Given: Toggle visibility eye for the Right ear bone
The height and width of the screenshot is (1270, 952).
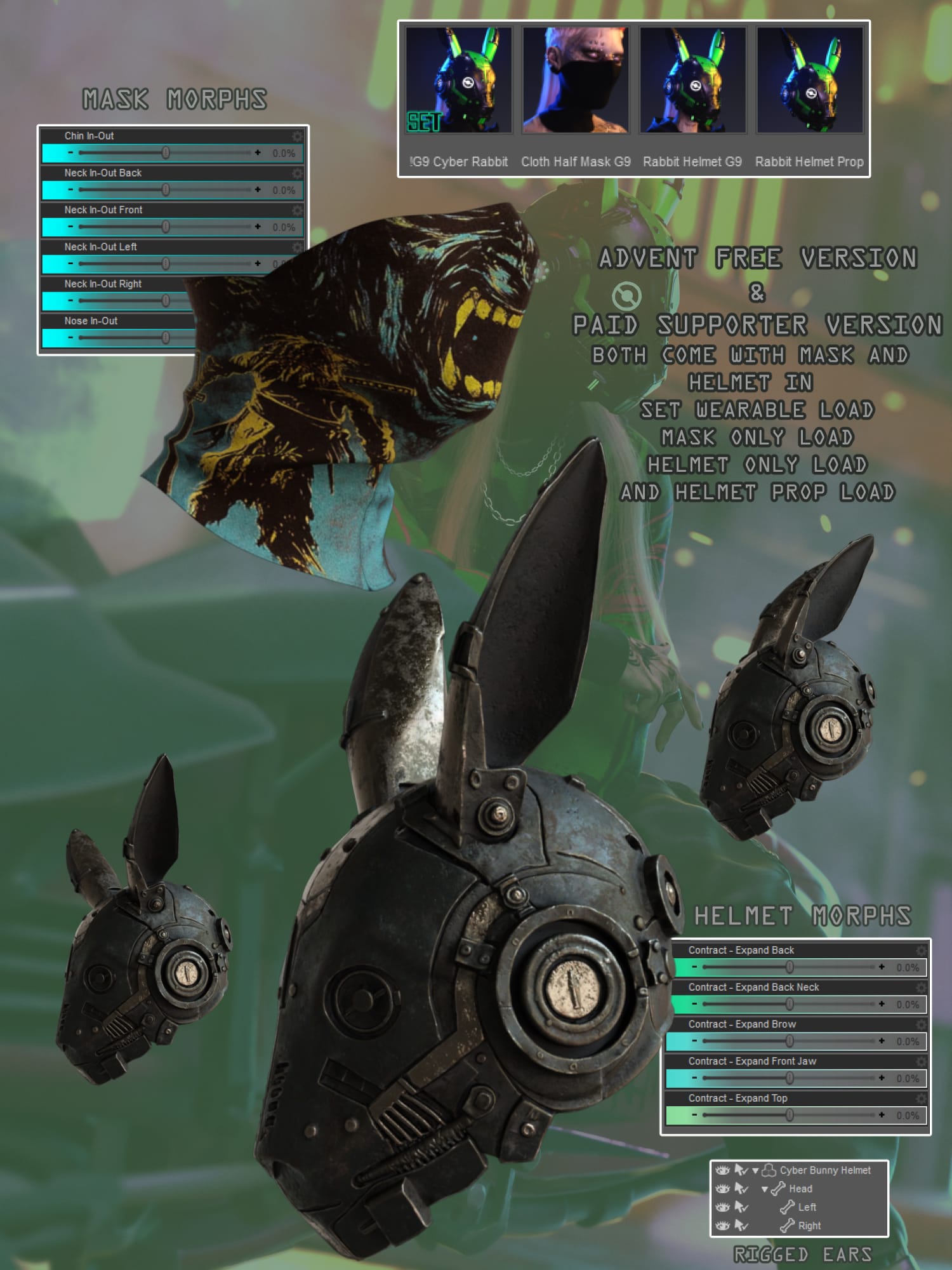Looking at the screenshot, I should pyautogui.click(x=722, y=1226).
